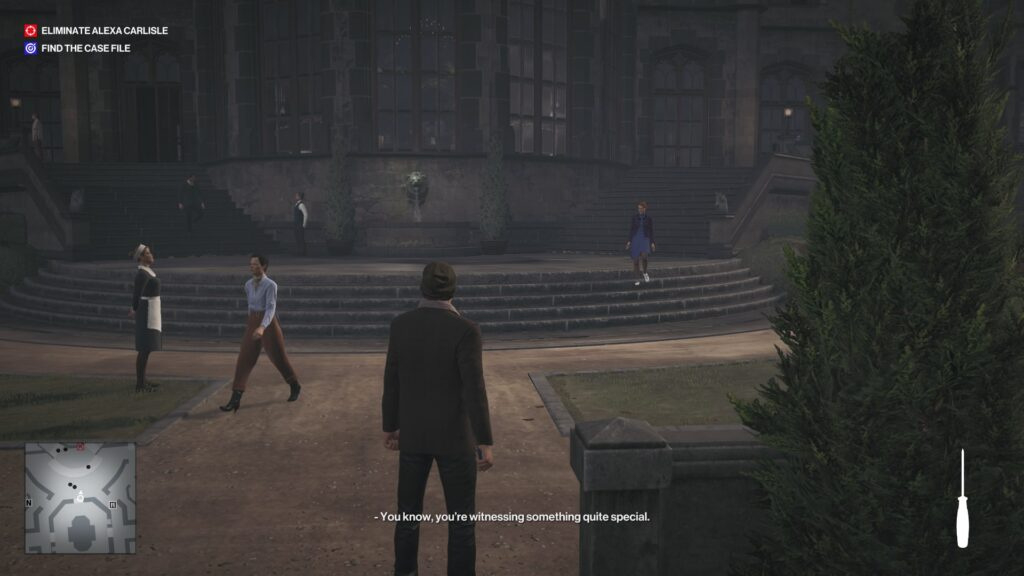Select the equipped screwdriver item icon
1024x576 pixels.
962,500
